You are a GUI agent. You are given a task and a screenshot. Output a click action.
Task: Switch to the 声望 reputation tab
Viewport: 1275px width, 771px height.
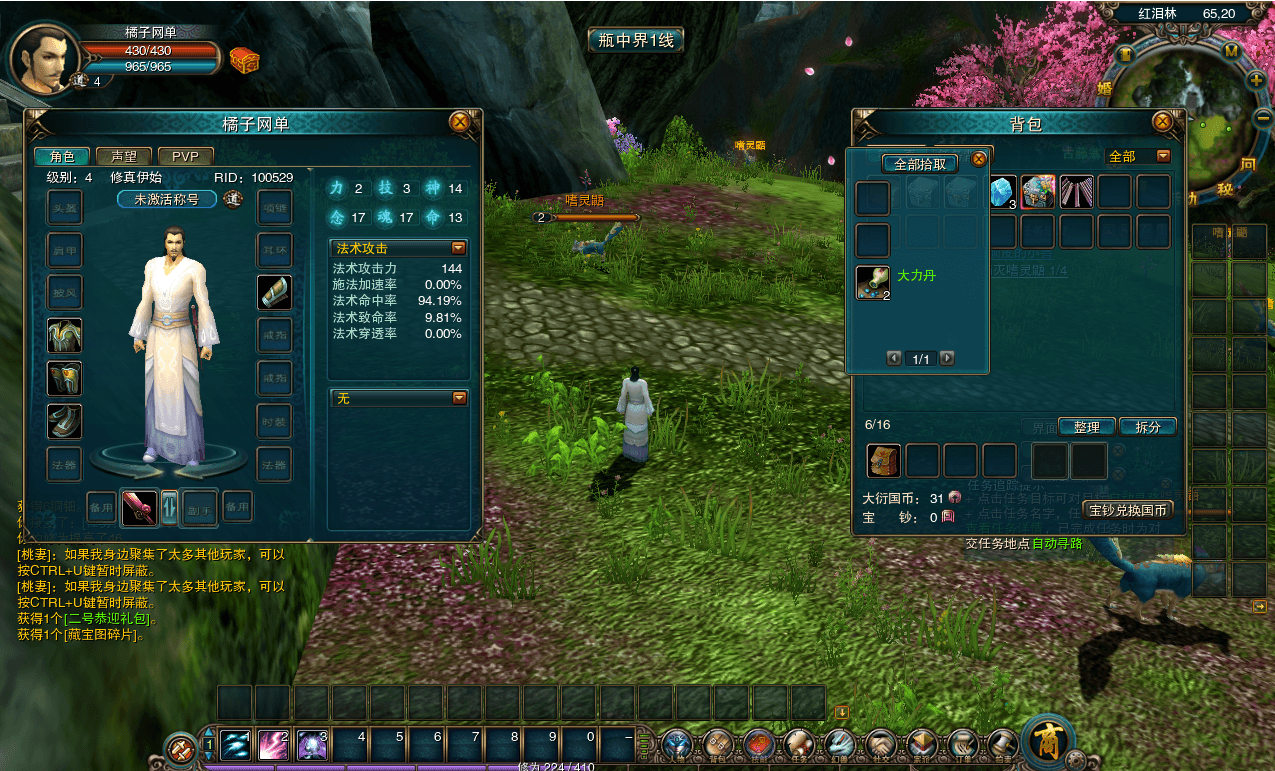coord(124,156)
